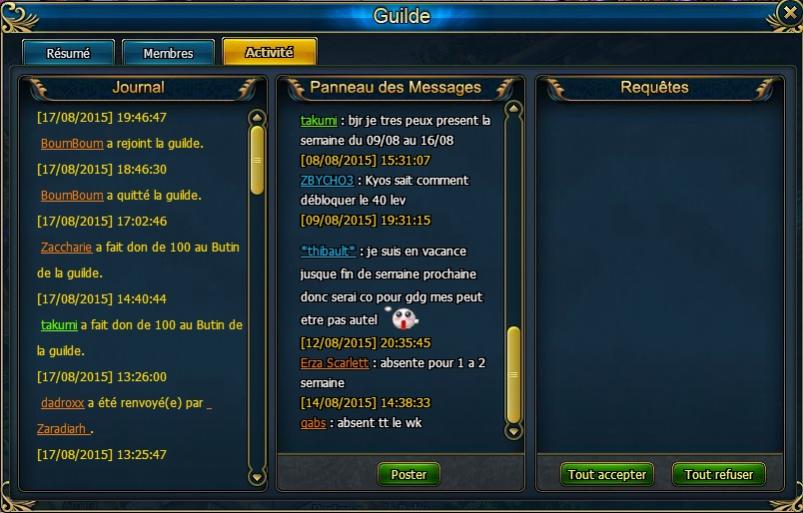This screenshot has width=803, height=513.
Task: Open the Membres tab
Action: 168,53
